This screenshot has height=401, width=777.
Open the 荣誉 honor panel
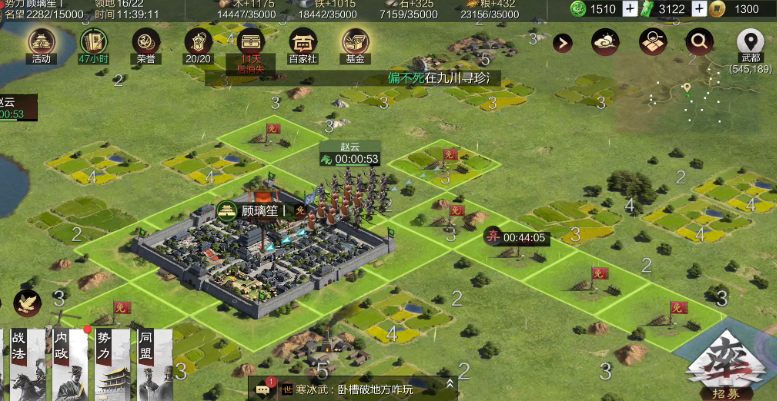[146, 43]
